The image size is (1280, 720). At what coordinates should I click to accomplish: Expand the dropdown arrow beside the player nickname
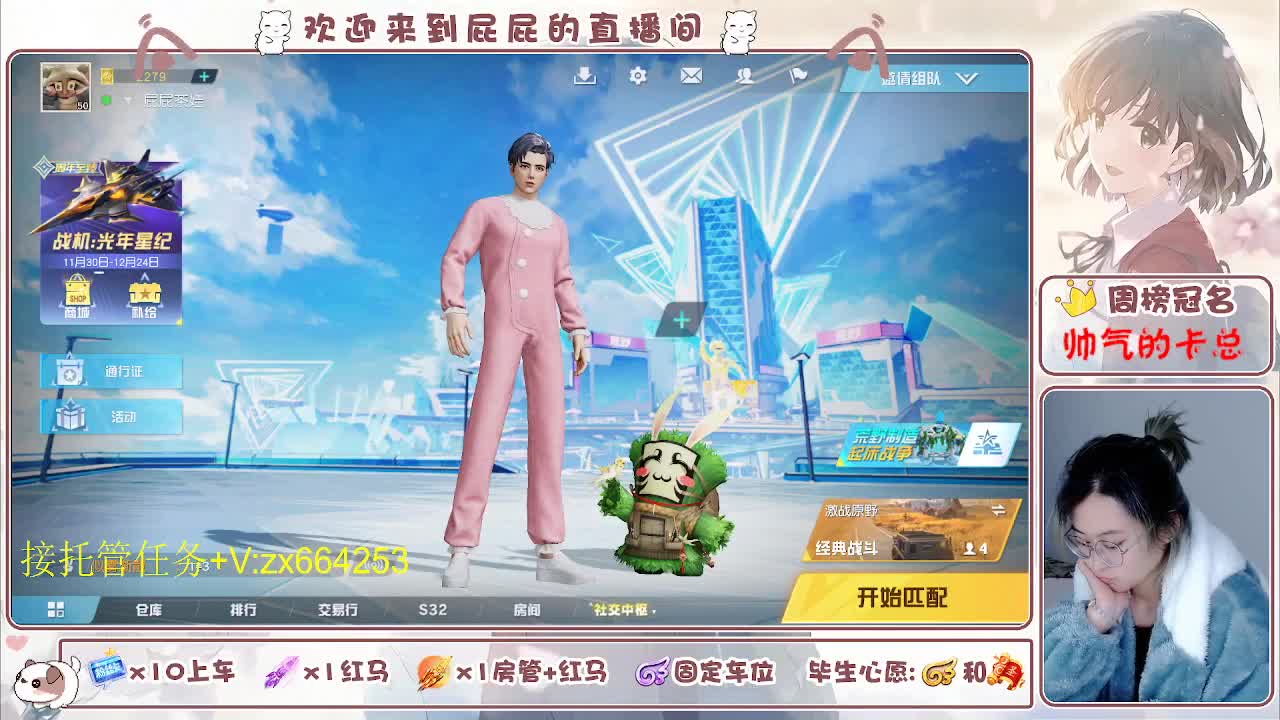click(128, 101)
